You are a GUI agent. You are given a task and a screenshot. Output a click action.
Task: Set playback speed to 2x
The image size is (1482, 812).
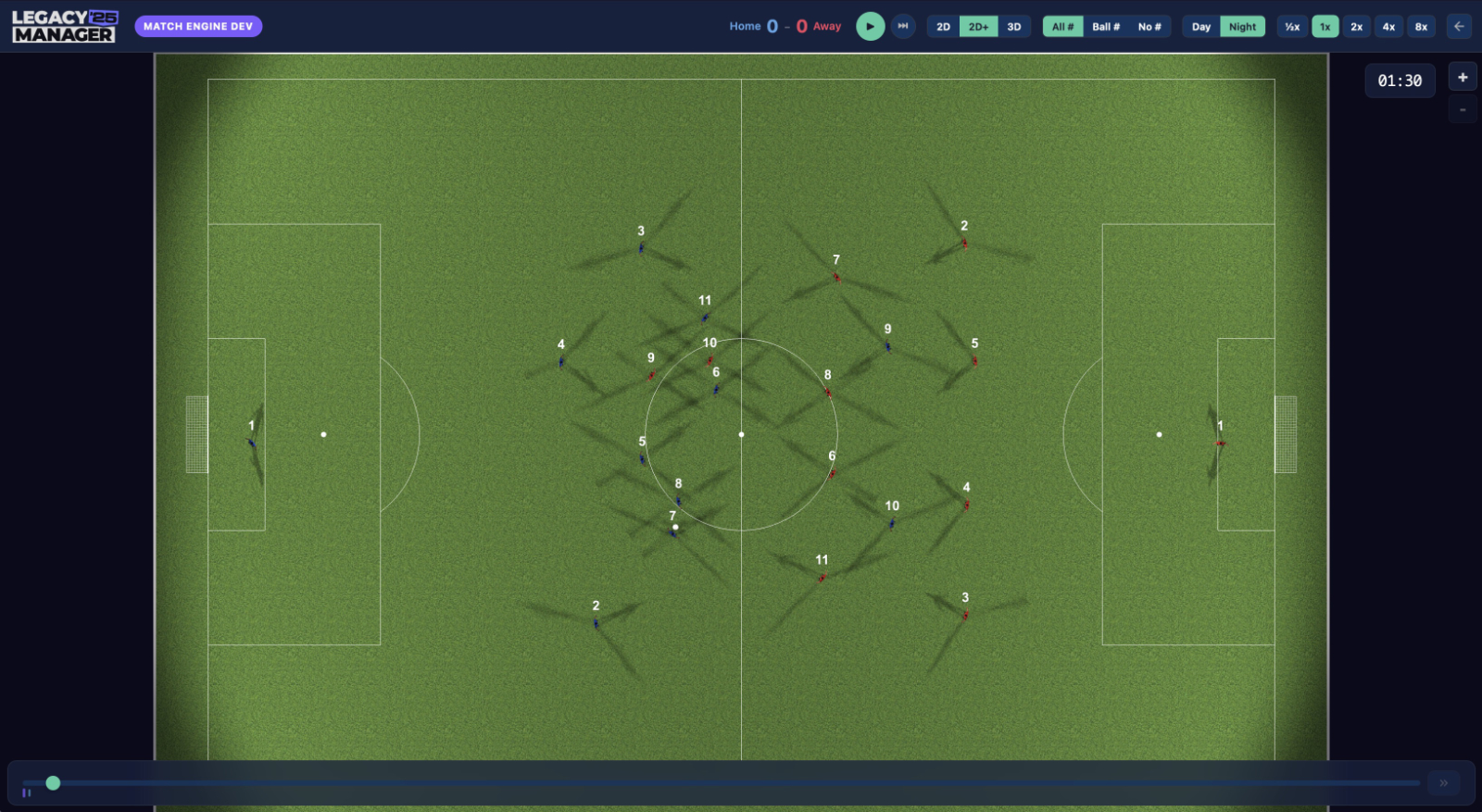[1357, 27]
